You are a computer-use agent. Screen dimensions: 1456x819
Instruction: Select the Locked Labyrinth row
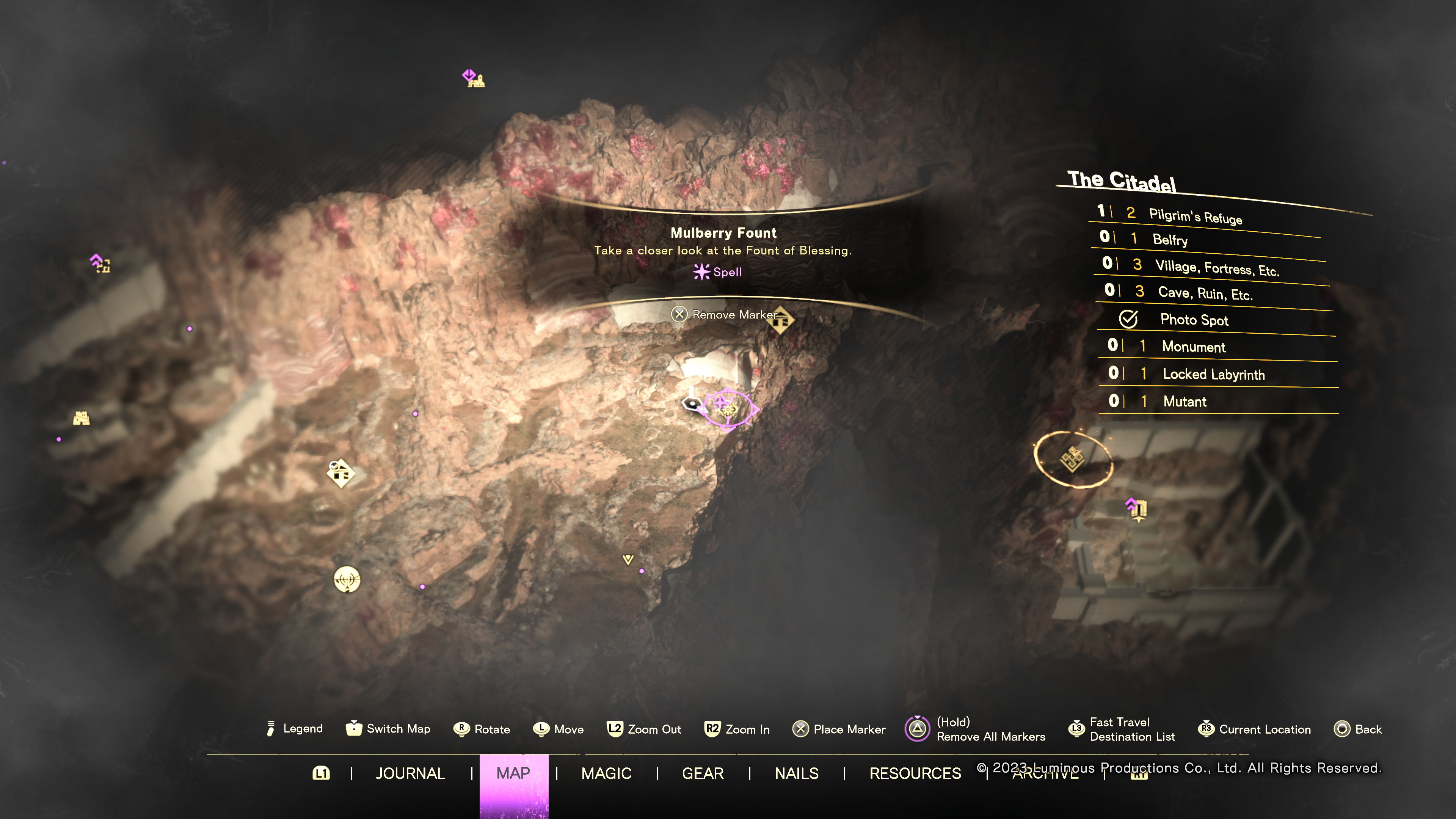(x=1213, y=374)
